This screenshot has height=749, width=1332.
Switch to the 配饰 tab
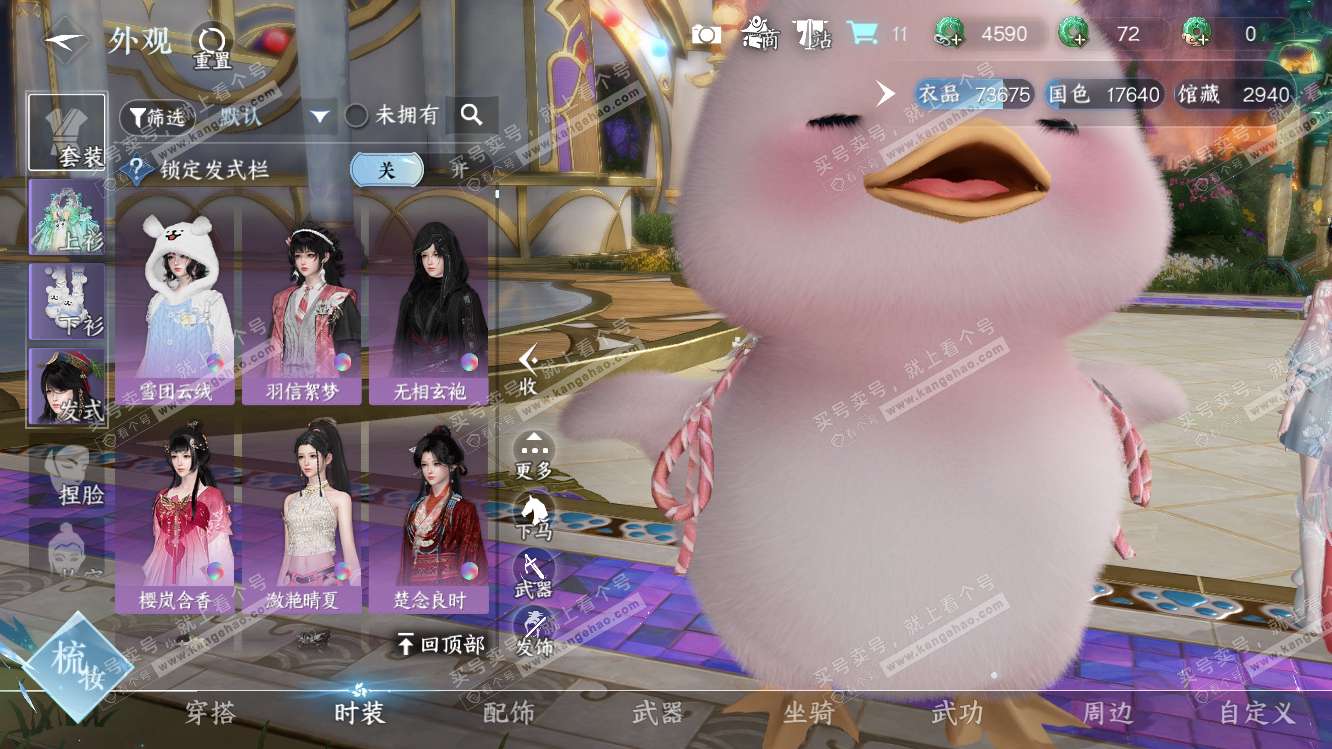(x=509, y=713)
